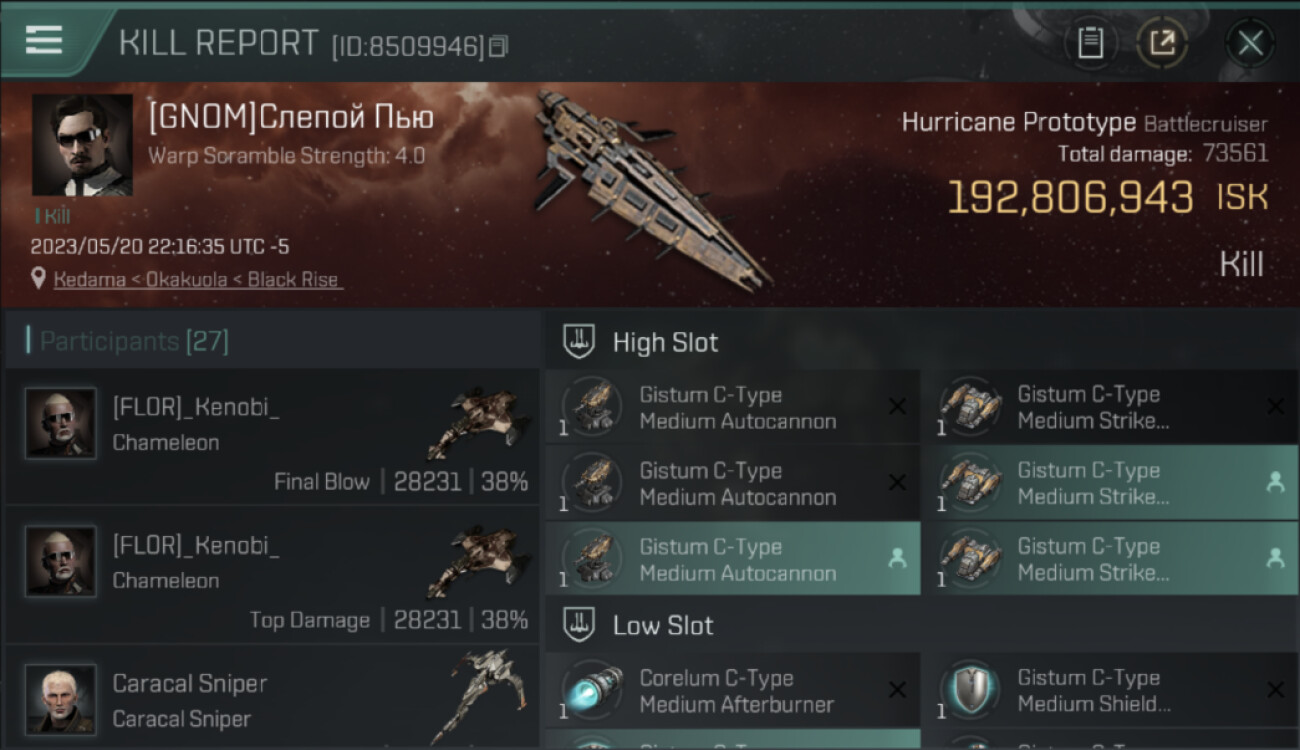Open the Participants list header
This screenshot has height=750, width=1300.
pyautogui.click(x=134, y=342)
